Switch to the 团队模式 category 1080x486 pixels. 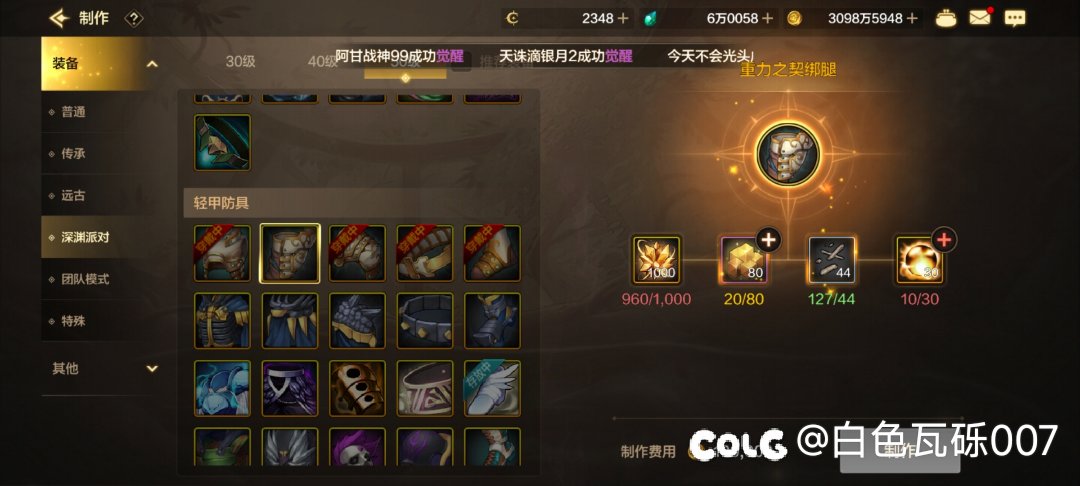(x=84, y=279)
